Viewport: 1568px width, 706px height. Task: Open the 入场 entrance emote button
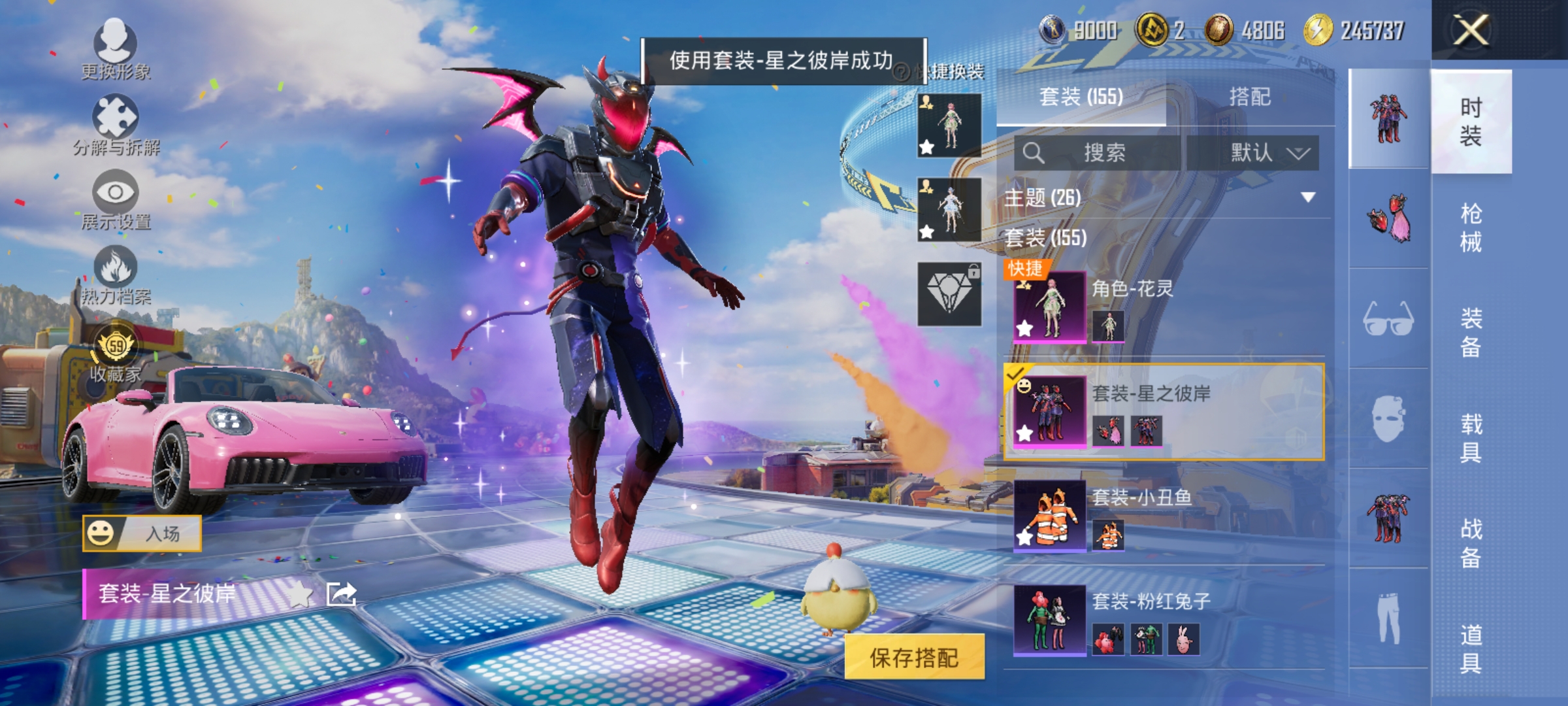pyautogui.click(x=140, y=533)
